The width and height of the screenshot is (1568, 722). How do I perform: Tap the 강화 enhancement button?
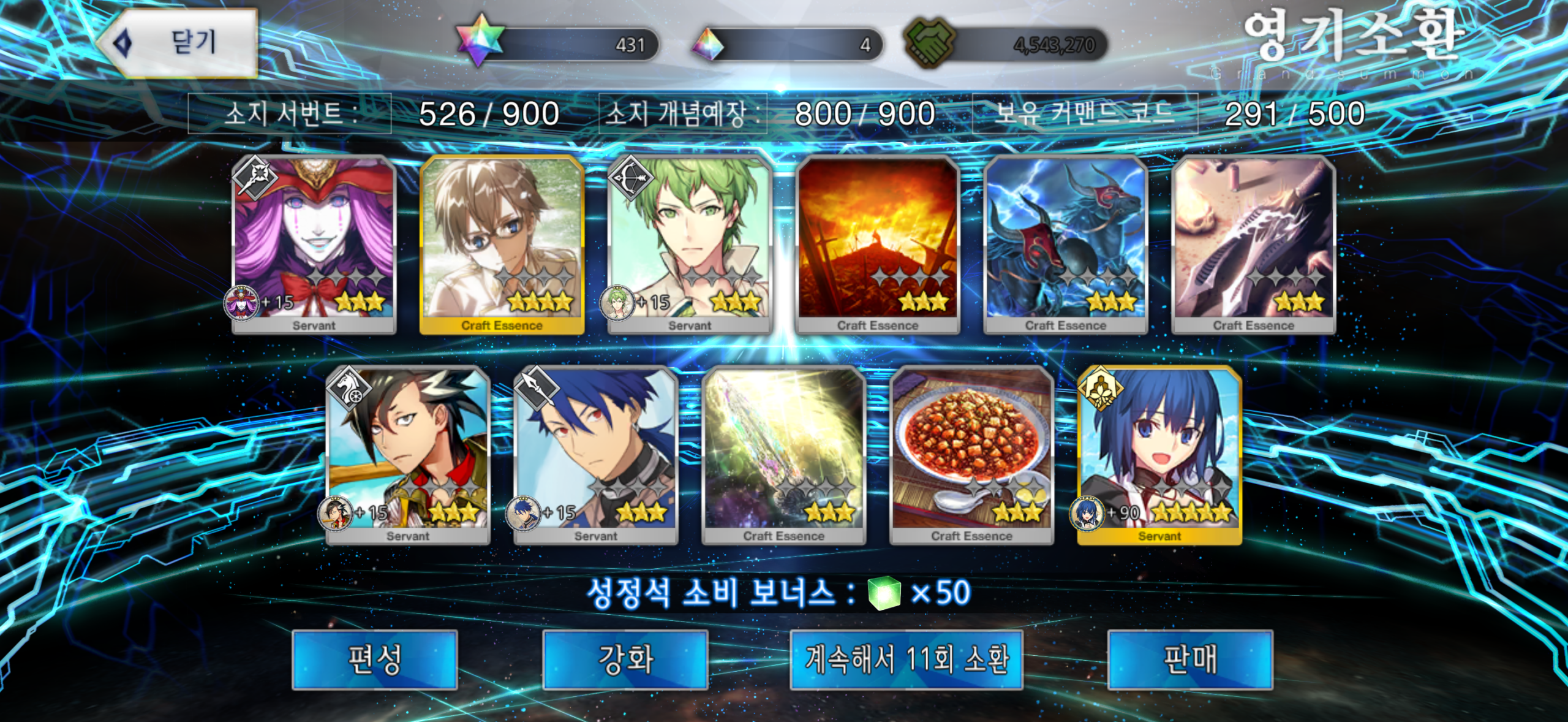pyautogui.click(x=625, y=659)
